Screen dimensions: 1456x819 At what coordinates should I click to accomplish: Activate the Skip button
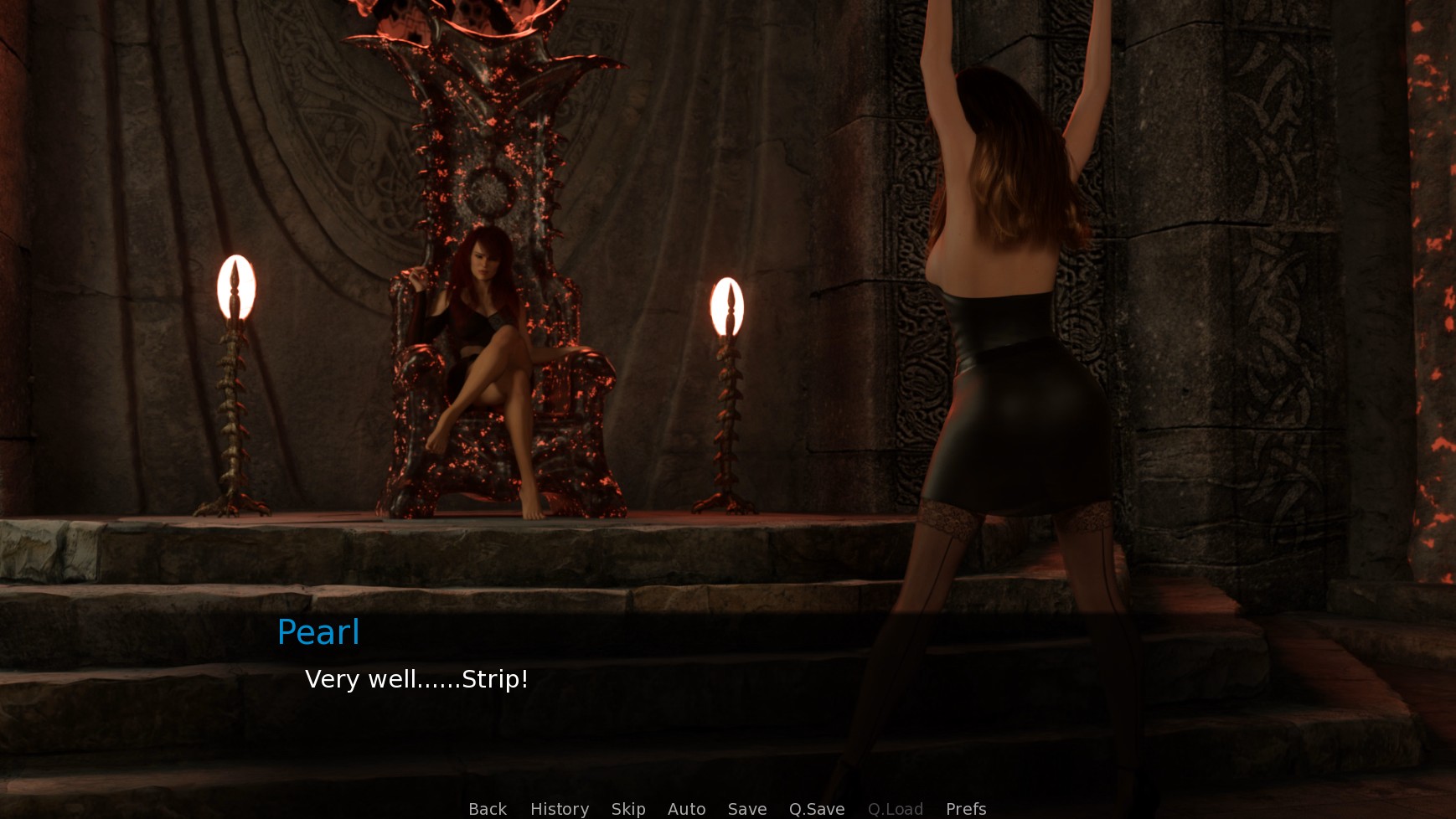pyautogui.click(x=628, y=809)
